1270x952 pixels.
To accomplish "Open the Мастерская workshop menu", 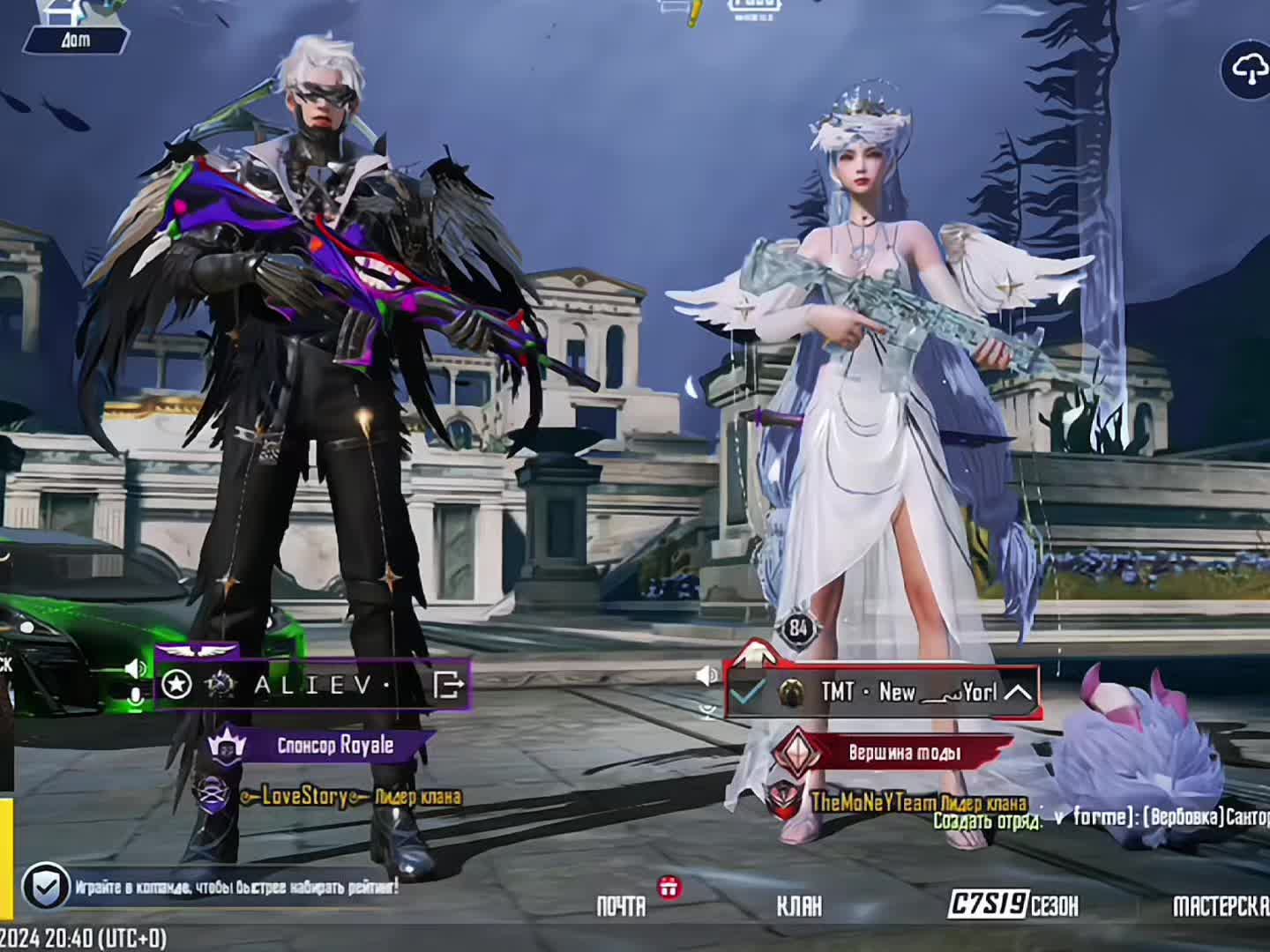I will point(1220,905).
